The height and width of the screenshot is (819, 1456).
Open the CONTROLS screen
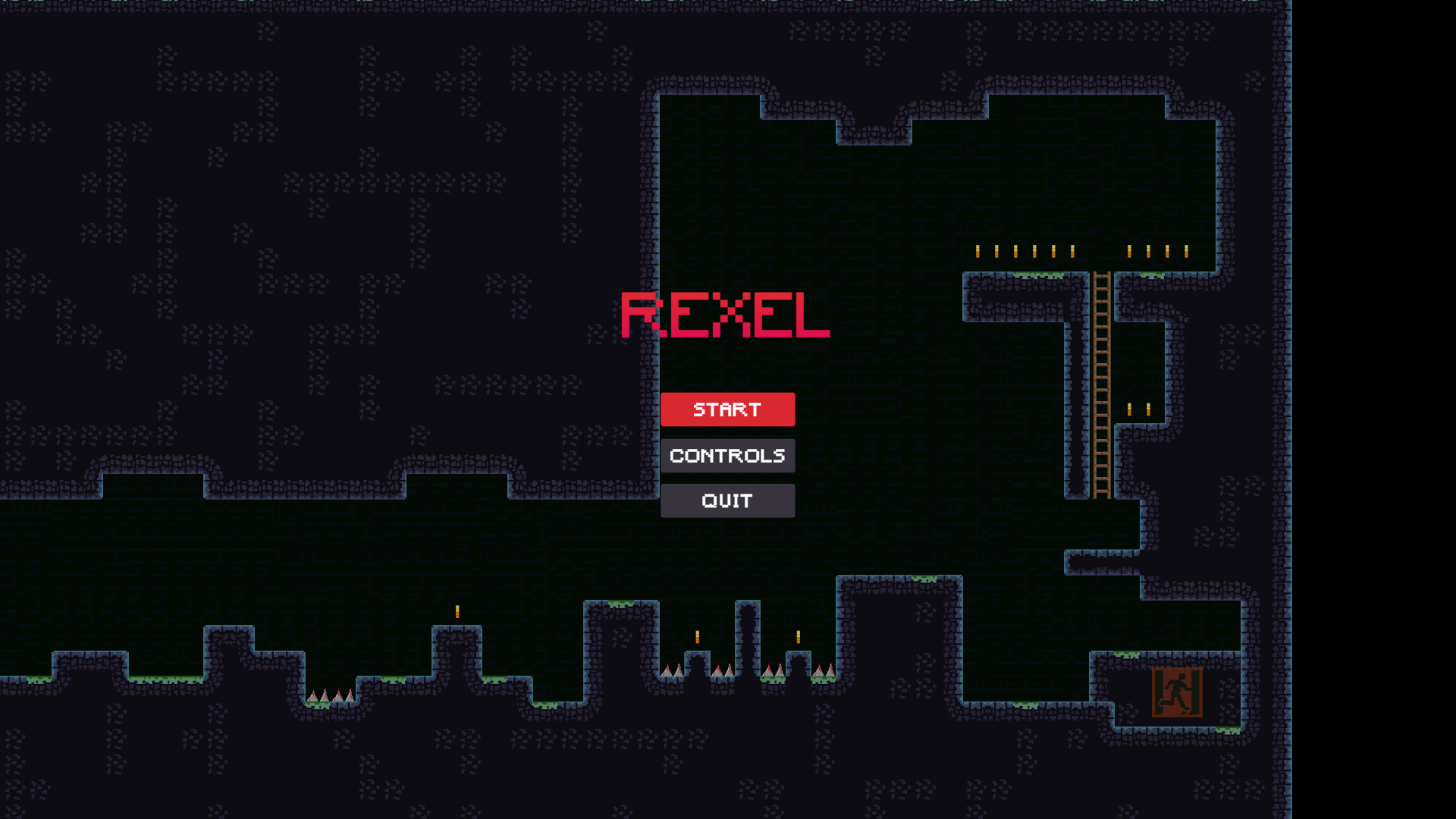click(x=727, y=456)
